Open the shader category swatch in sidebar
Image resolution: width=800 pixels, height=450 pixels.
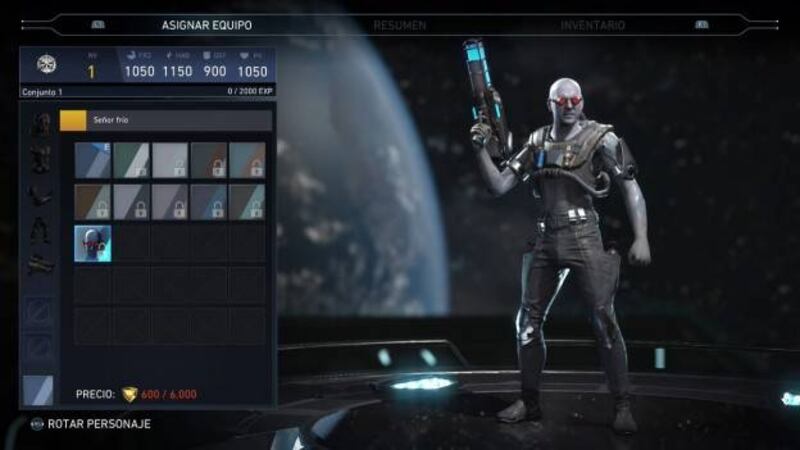point(40,390)
